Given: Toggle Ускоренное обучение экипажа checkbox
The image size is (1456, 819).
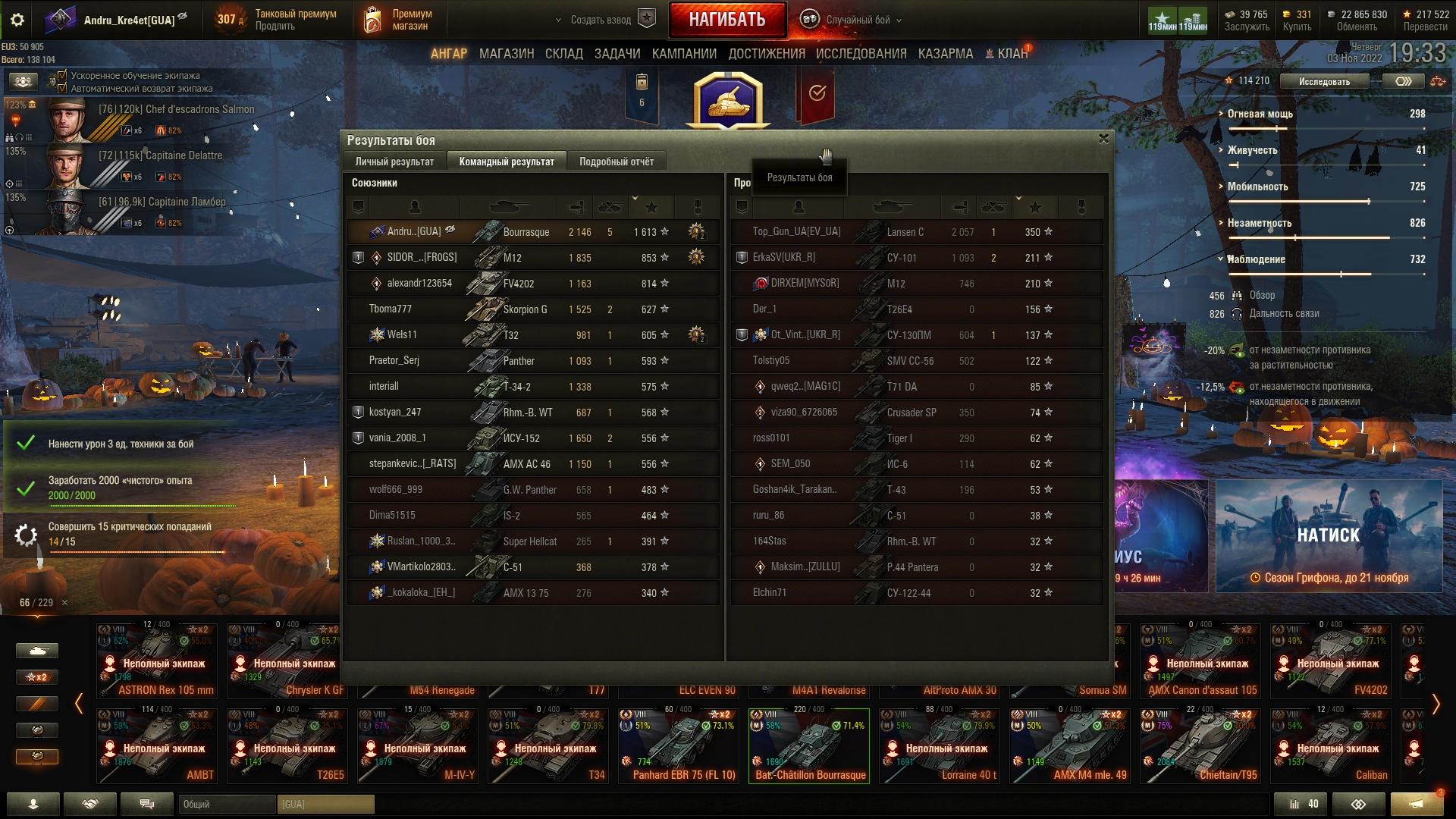Looking at the screenshot, I should click(63, 75).
